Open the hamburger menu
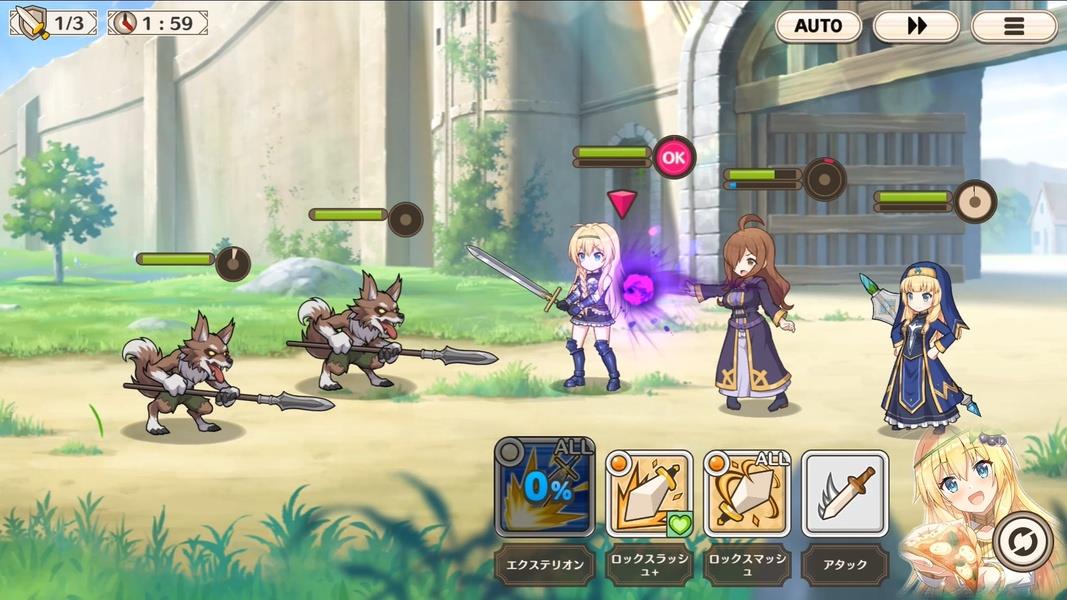1067x600 pixels. tap(1014, 26)
